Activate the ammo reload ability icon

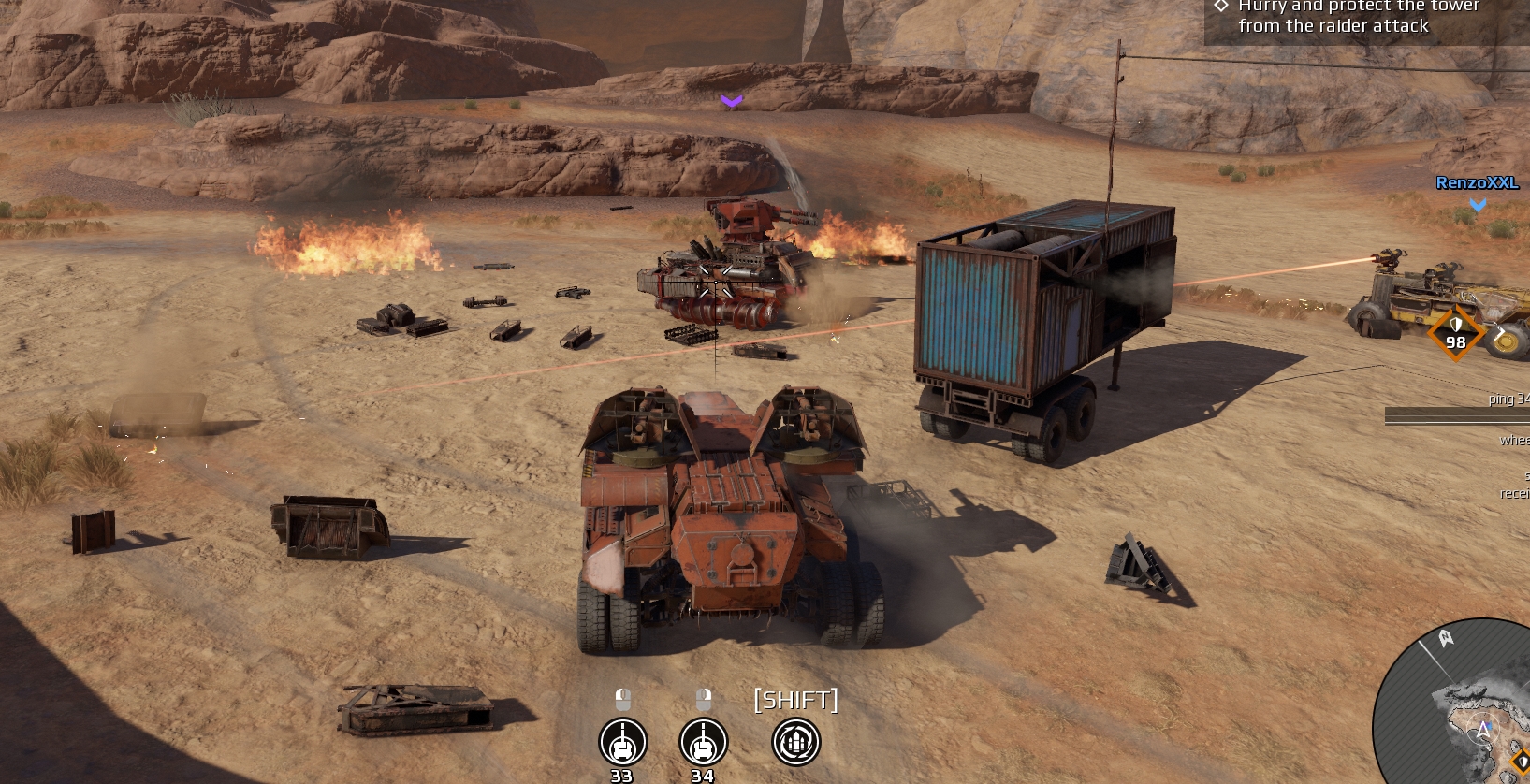coord(795,742)
